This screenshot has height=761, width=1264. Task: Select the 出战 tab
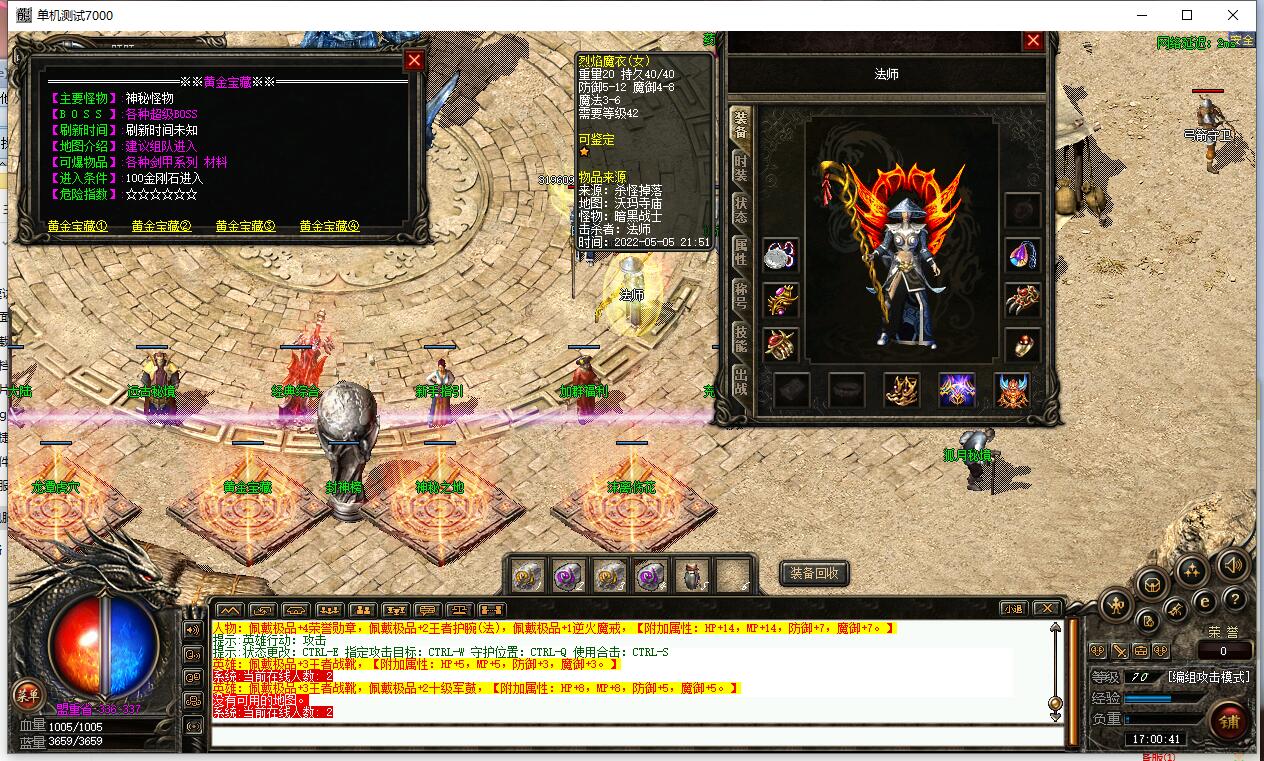tap(740, 381)
